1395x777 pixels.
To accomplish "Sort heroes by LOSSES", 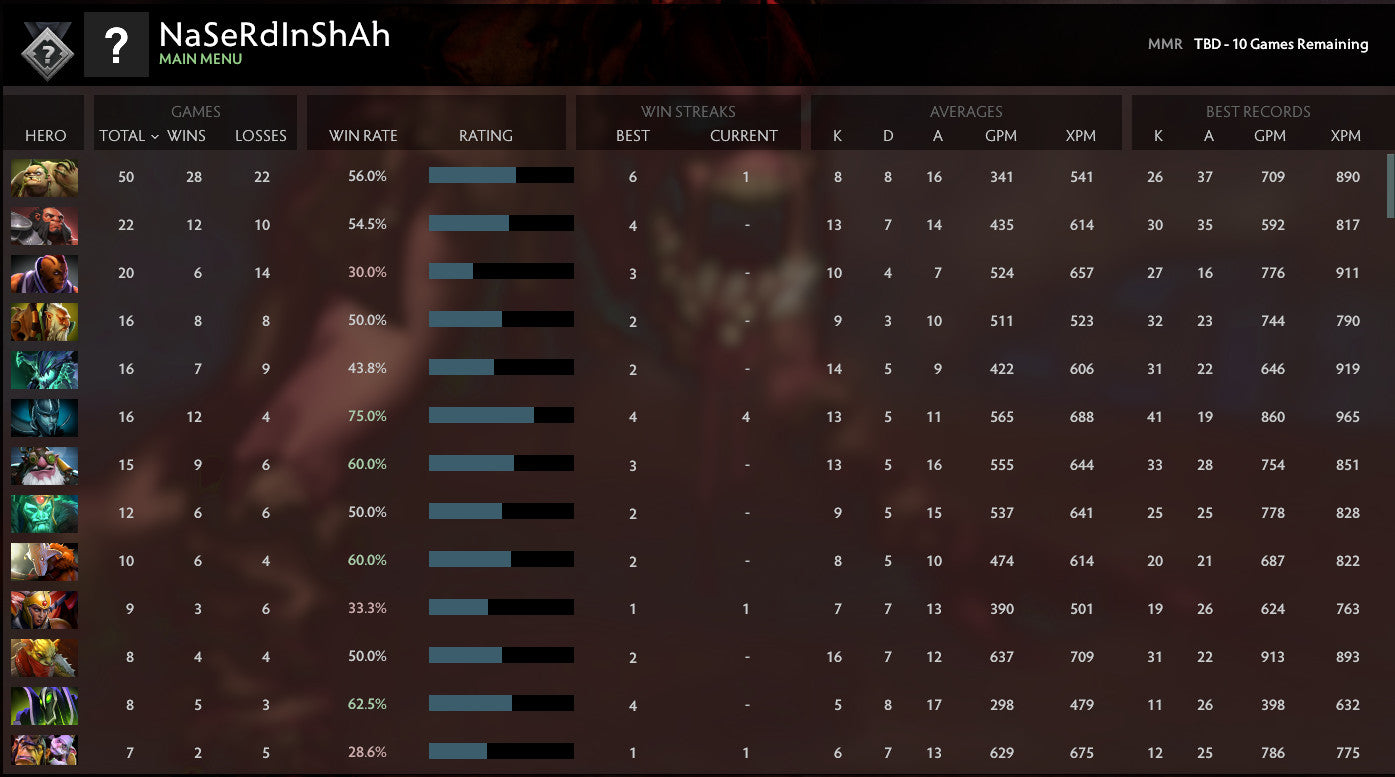I will [x=261, y=136].
